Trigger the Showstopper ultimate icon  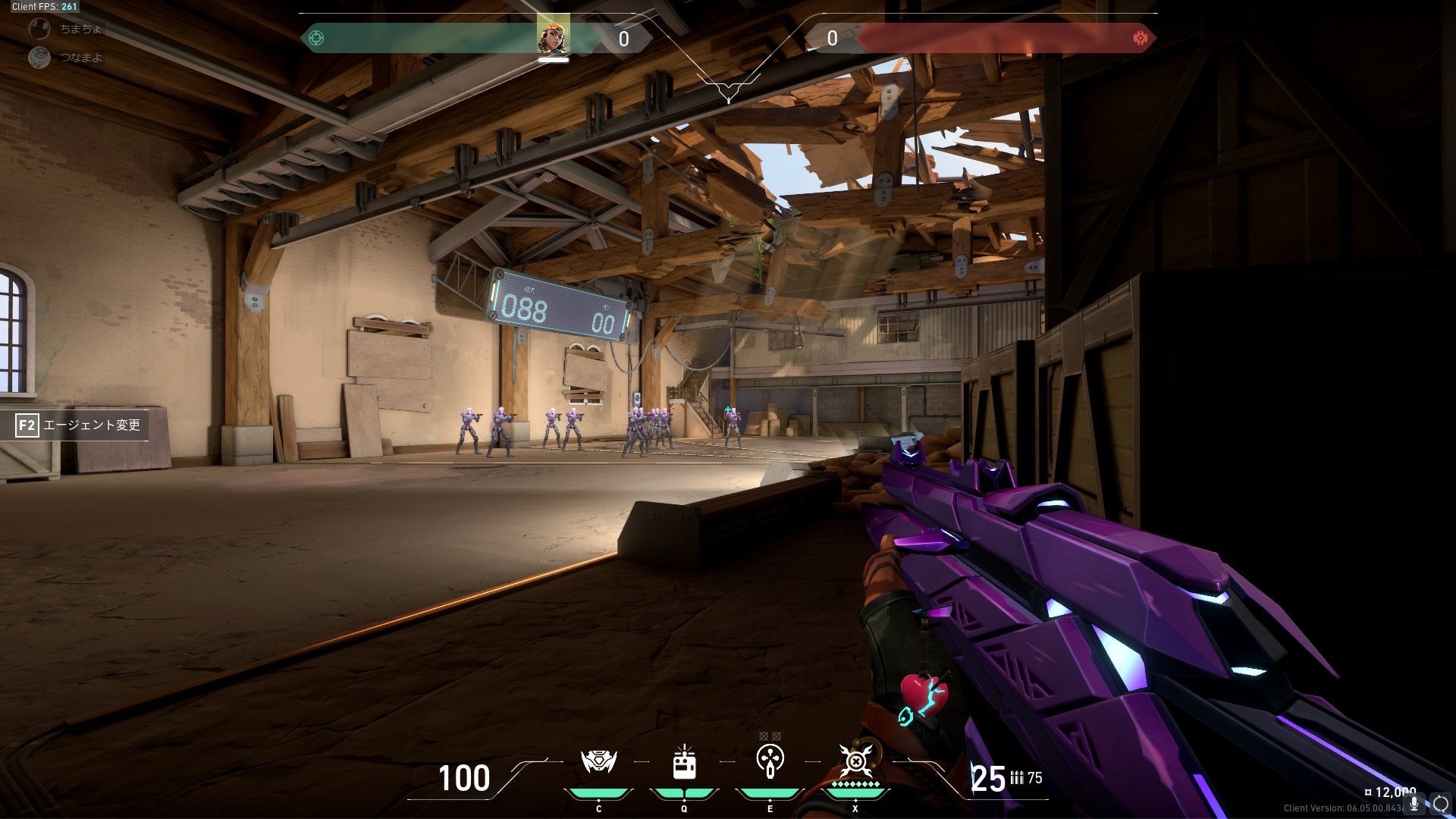tap(855, 761)
